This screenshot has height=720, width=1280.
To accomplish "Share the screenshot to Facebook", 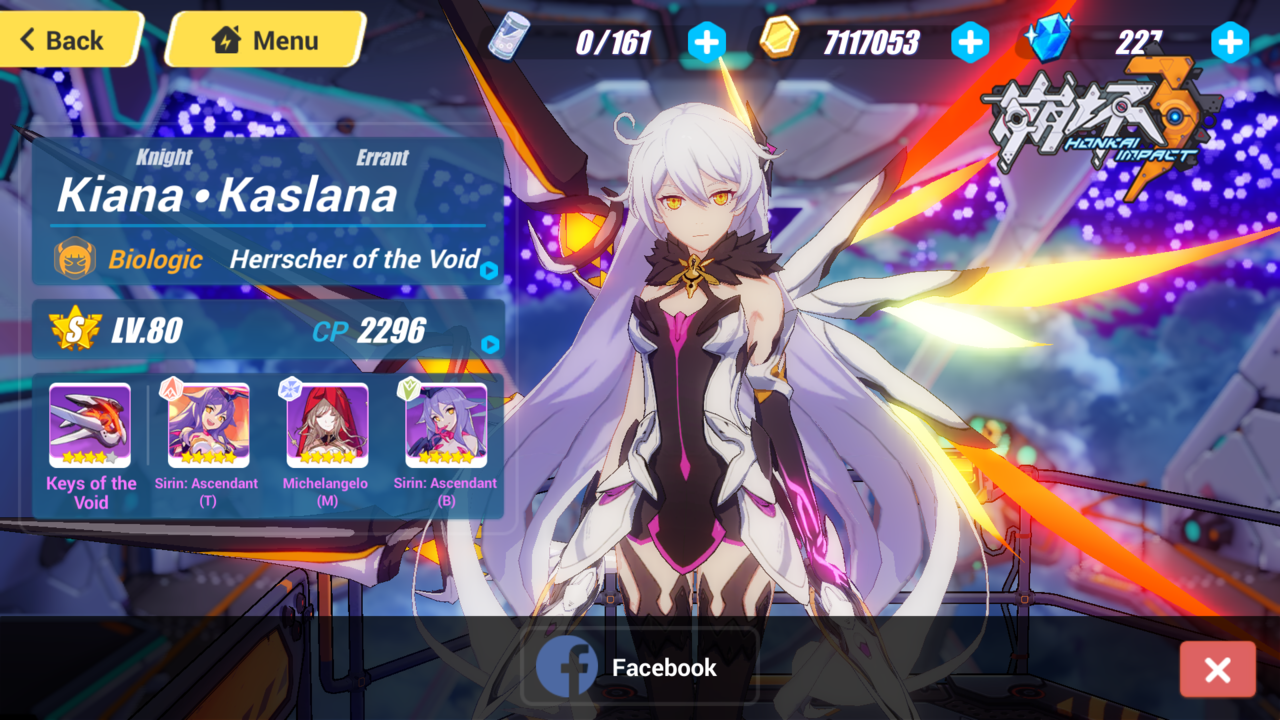I will coord(638,667).
